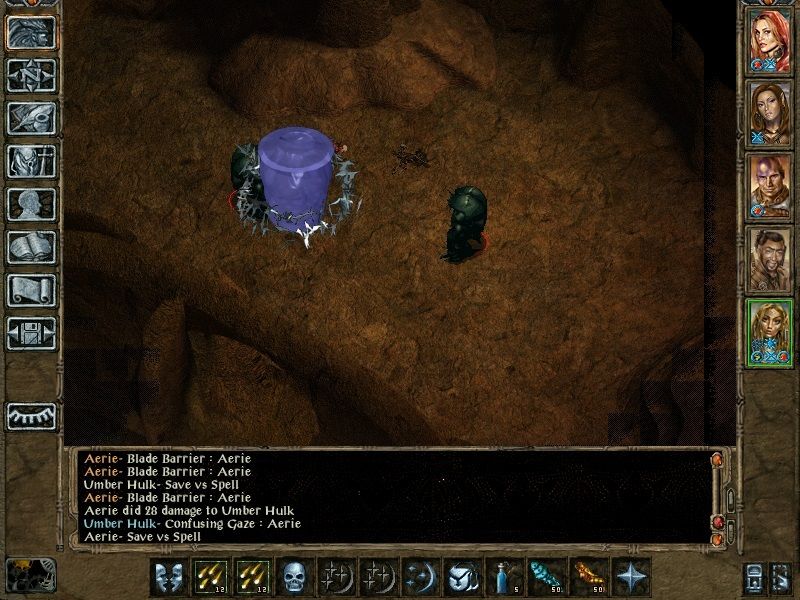Open the character record screen
800x600 pixels.
(x=31, y=204)
